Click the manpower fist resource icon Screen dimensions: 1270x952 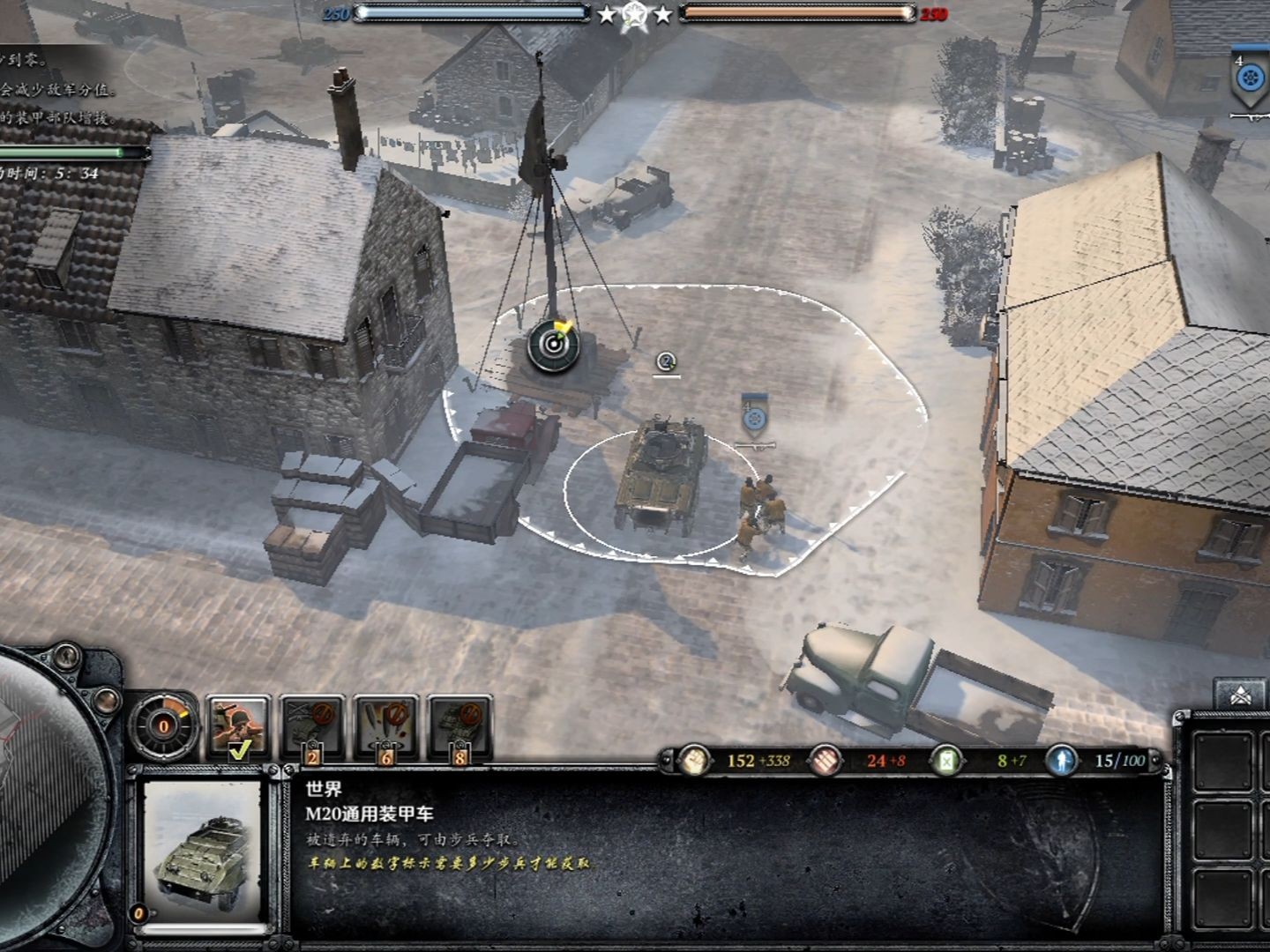click(x=696, y=759)
